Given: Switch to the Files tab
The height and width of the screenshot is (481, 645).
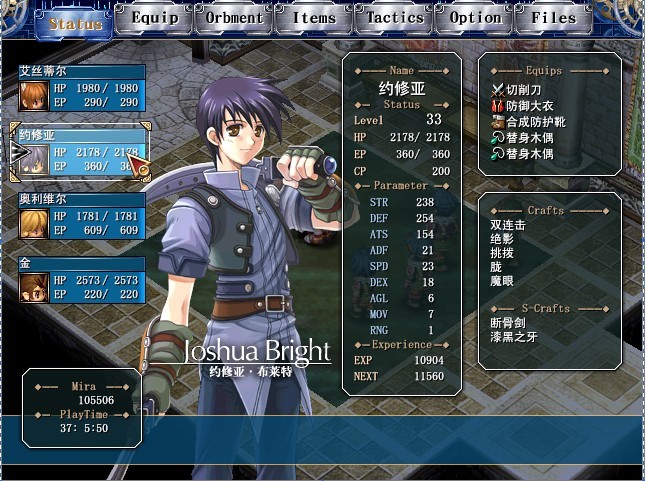Looking at the screenshot, I should pyautogui.click(x=553, y=18).
